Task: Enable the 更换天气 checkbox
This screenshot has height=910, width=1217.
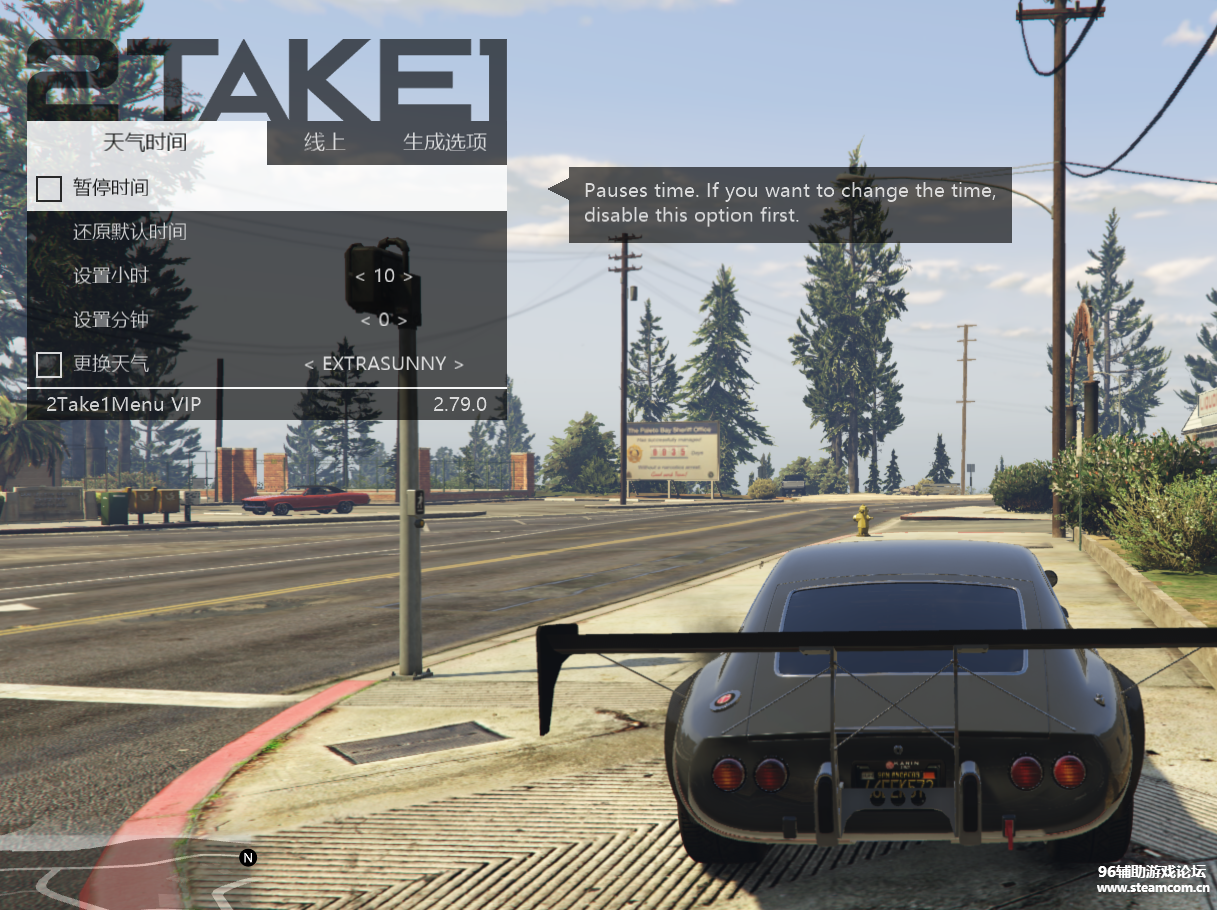Action: click(49, 364)
